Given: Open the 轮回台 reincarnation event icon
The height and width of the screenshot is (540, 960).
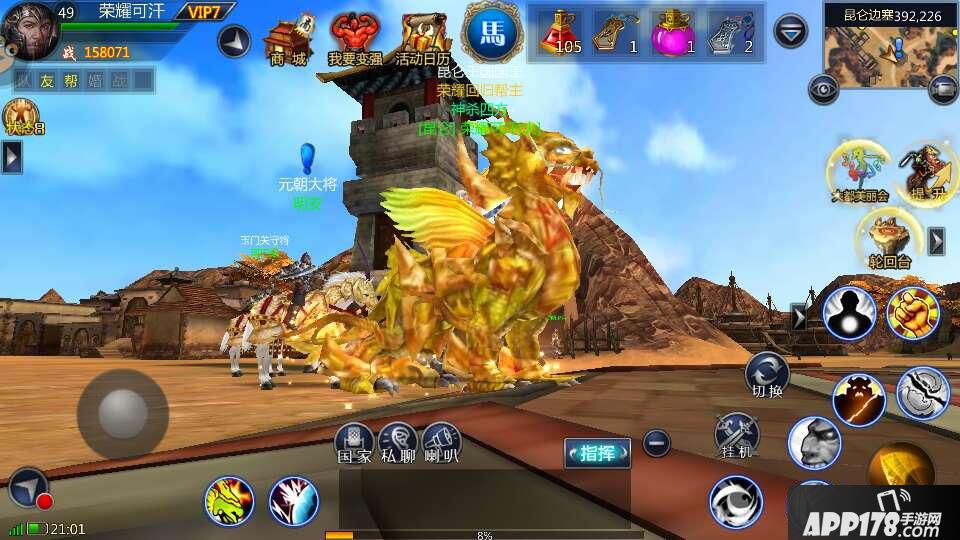Looking at the screenshot, I should coord(889,241).
